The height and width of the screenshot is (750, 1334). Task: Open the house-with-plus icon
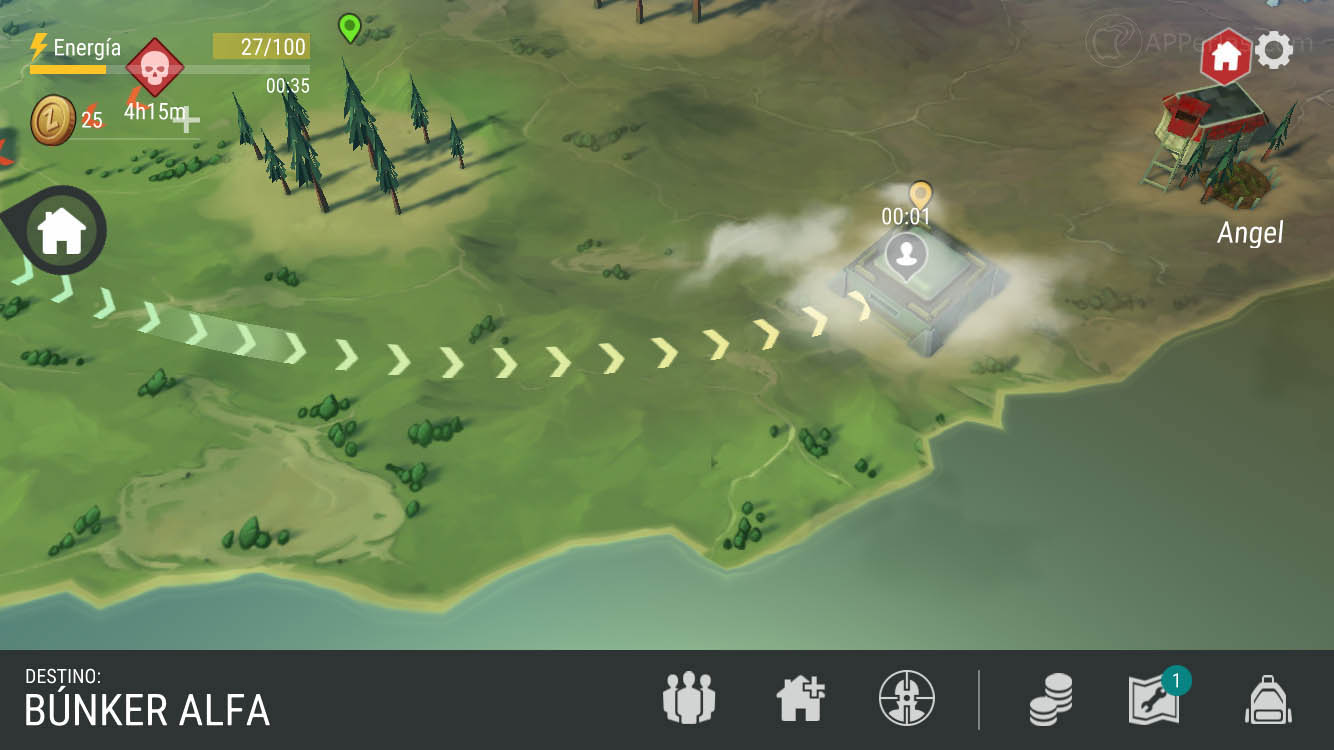tap(801, 698)
